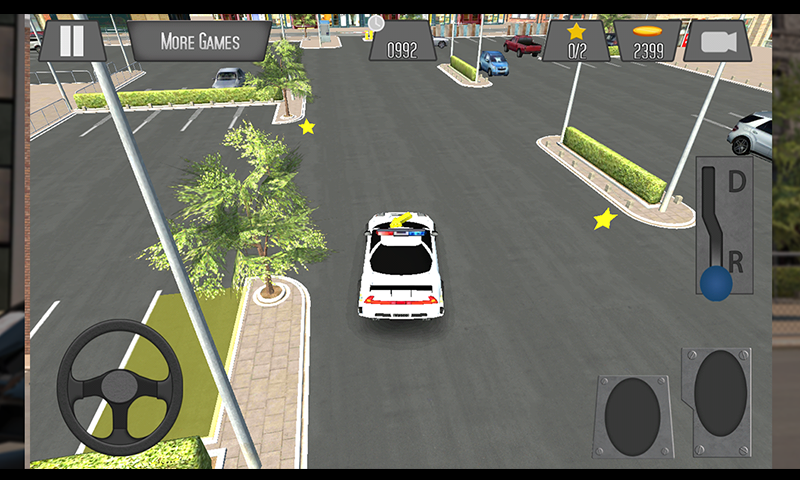Pause the game with the pause button
This screenshot has height=480, width=800.
point(72,41)
